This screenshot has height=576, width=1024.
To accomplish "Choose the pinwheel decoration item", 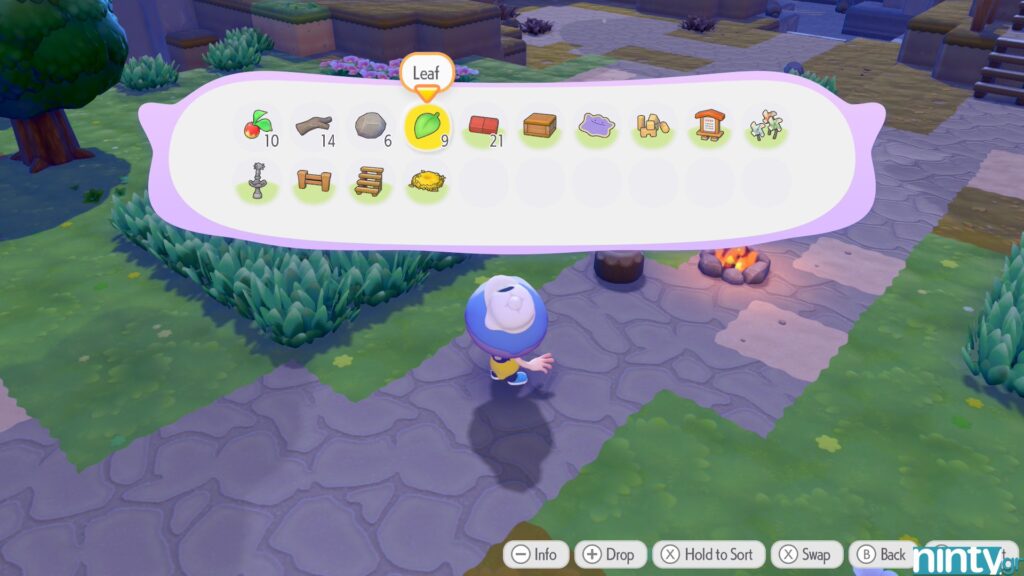I will pos(766,126).
